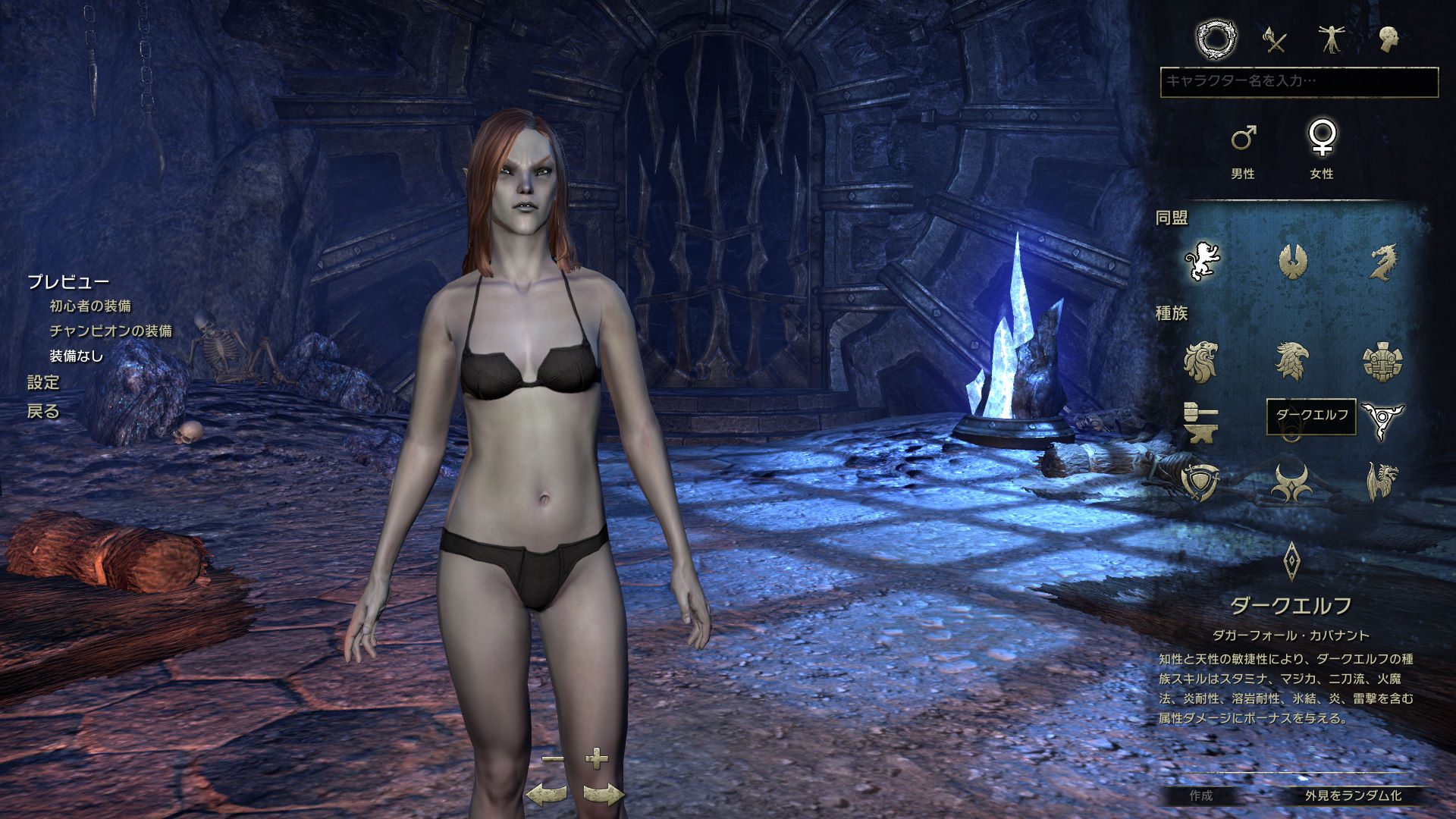The width and height of the screenshot is (1456, 819).
Task: Choose the eagle alliance emblem
Action: [x=1292, y=262]
